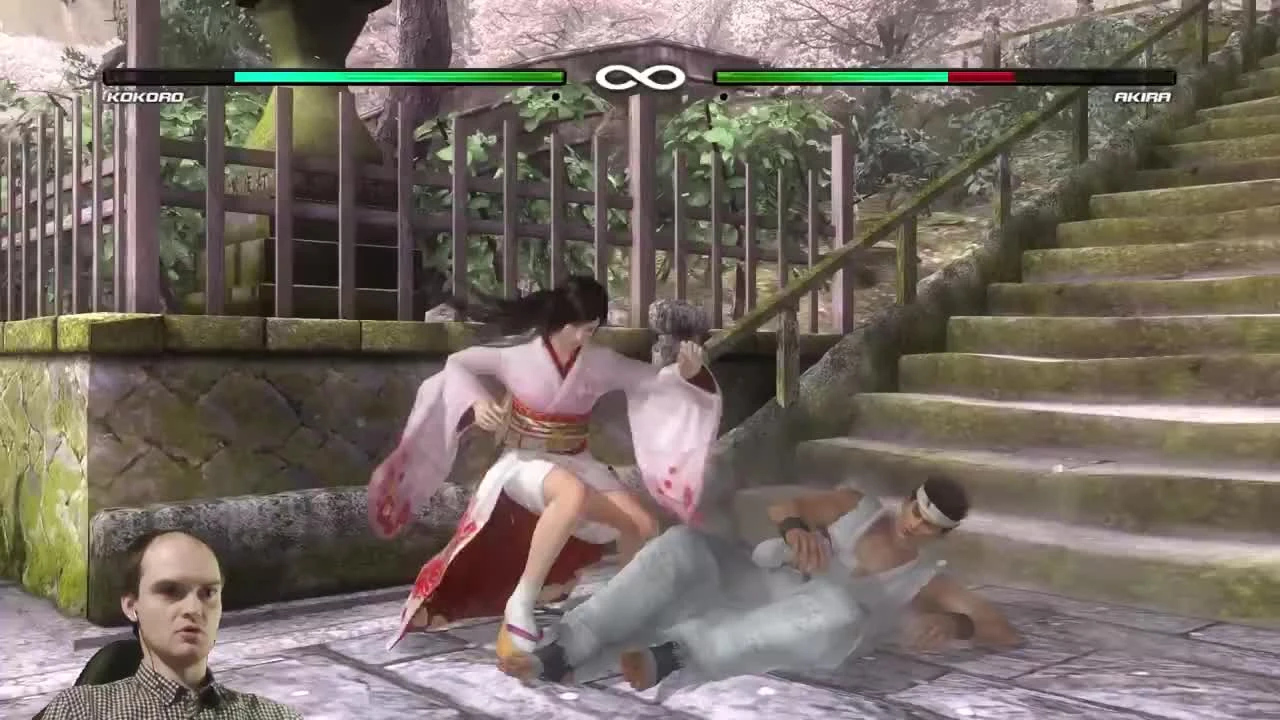The height and width of the screenshot is (720, 1280).
Task: Click Akira's round-win dot indicator
Action: click(723, 97)
